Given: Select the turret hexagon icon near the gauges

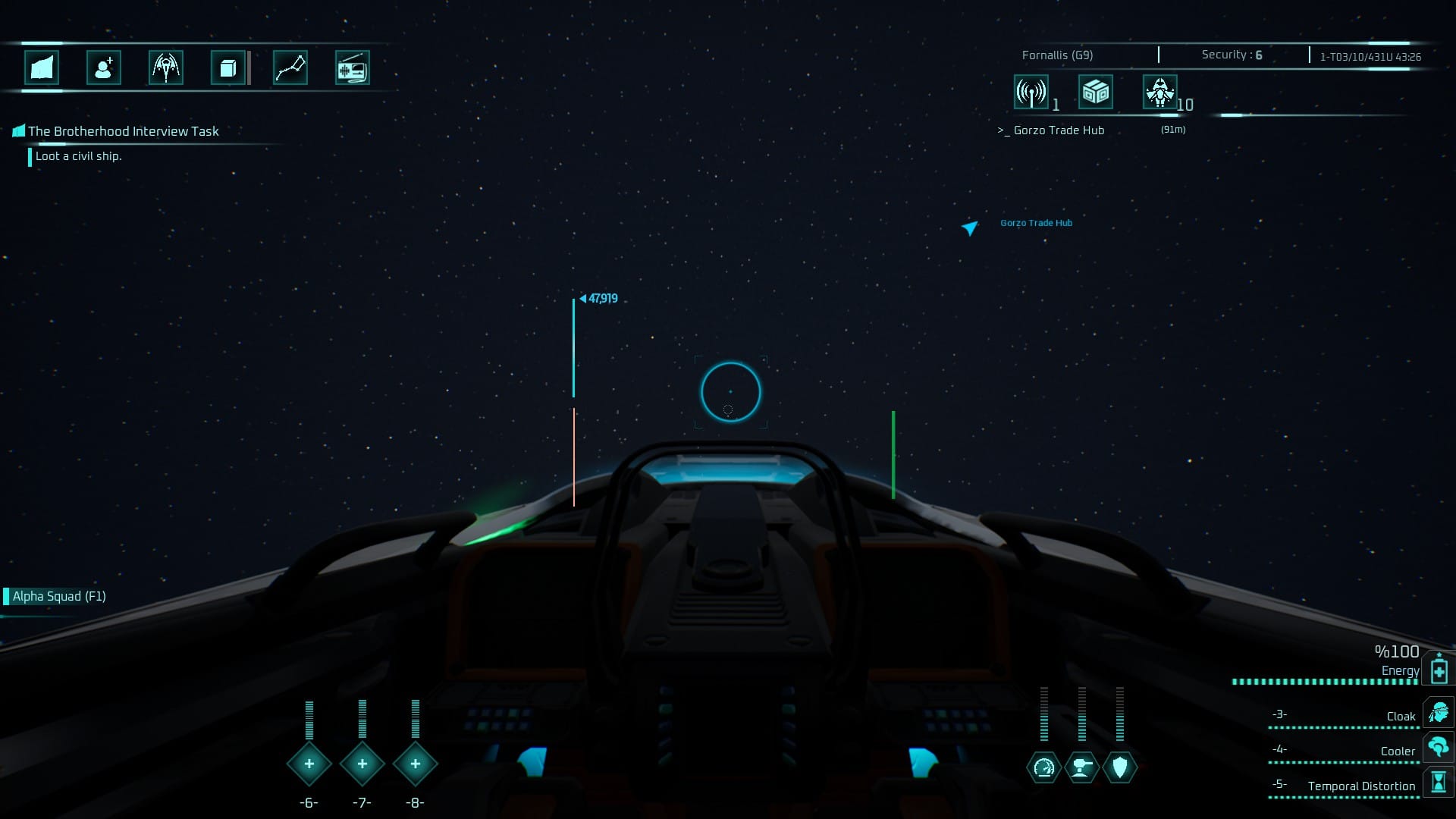Looking at the screenshot, I should [x=1081, y=767].
